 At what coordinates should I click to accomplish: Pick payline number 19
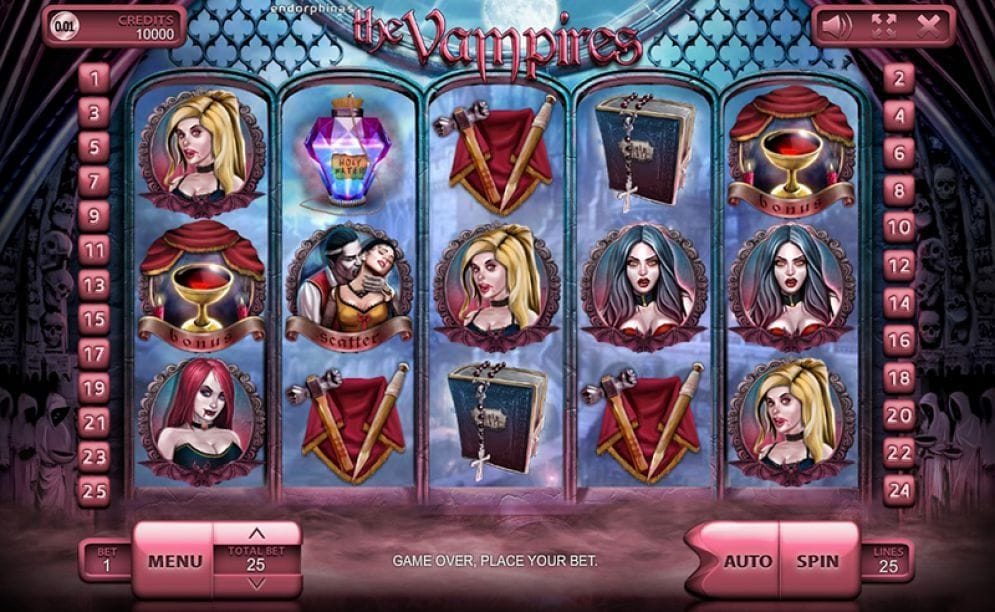[94, 388]
